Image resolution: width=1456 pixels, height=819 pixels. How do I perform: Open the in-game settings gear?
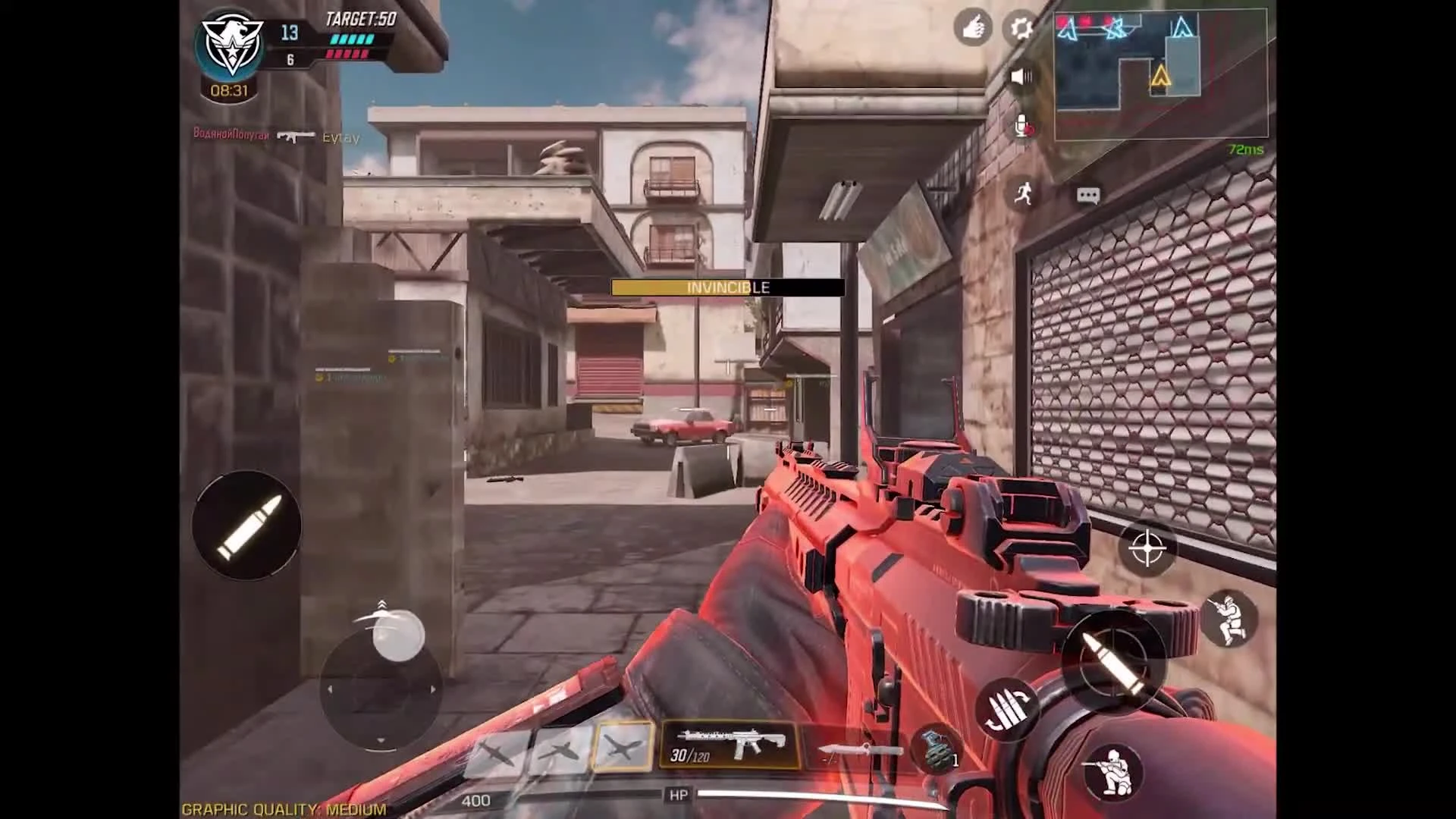point(1019,25)
